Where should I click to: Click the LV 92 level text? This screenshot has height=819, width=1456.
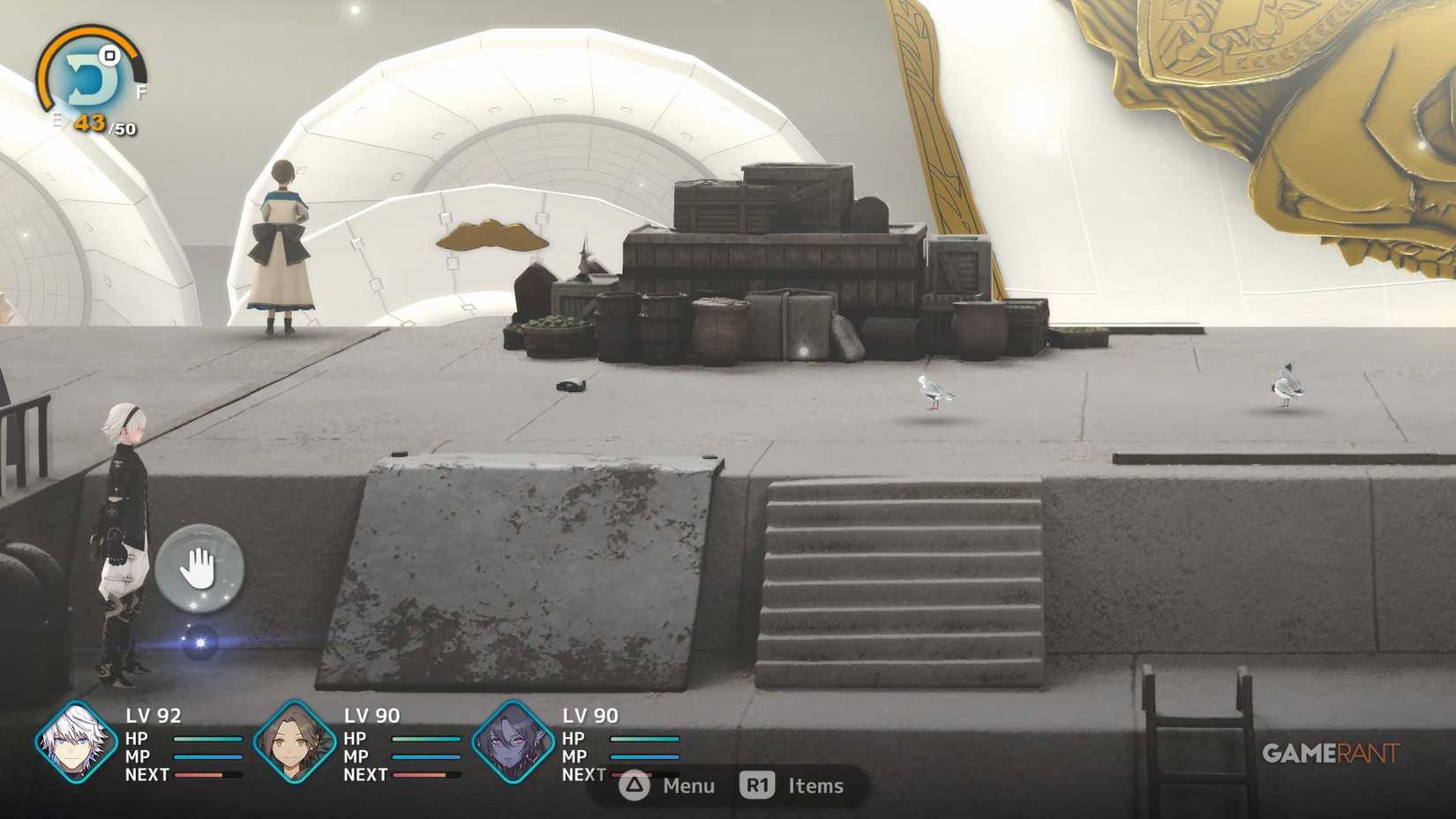pyautogui.click(x=156, y=716)
